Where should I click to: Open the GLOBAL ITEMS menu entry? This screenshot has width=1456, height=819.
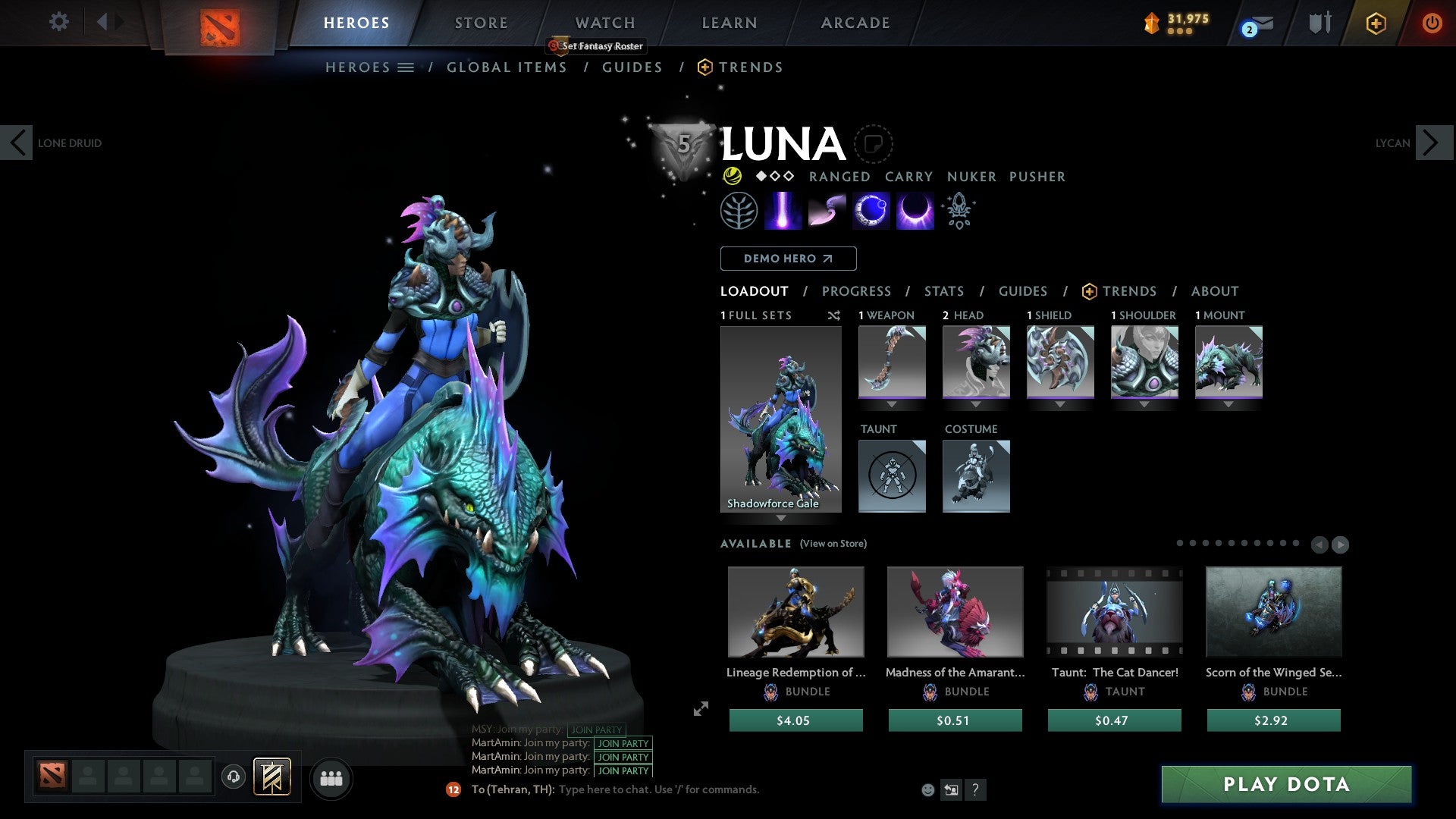click(x=507, y=67)
